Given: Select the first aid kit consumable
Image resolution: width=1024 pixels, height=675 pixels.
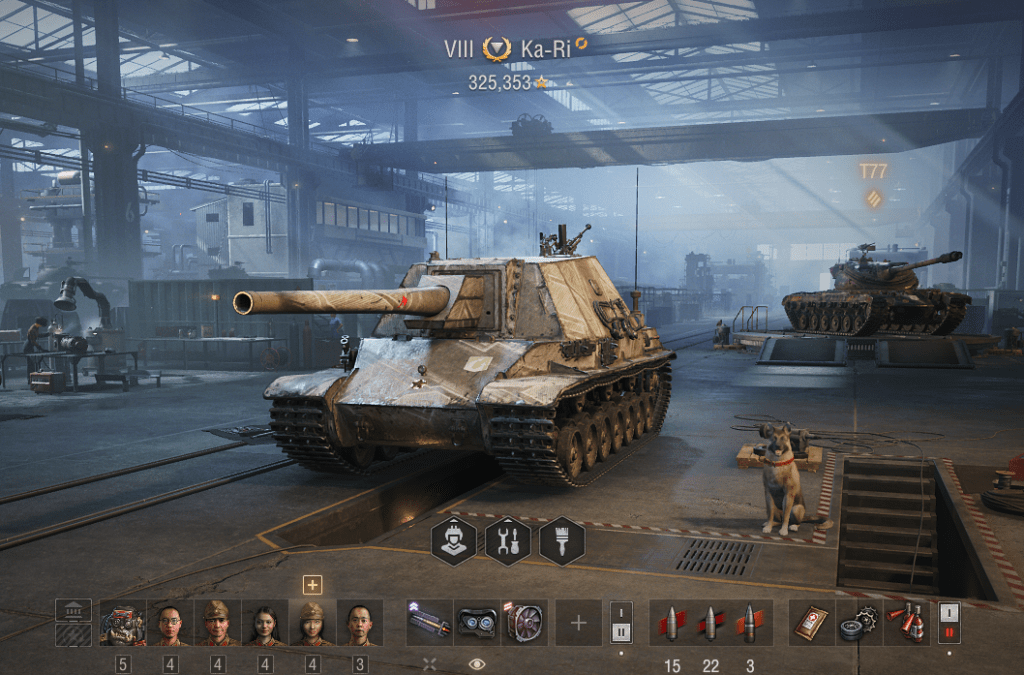Looking at the screenshot, I should pyautogui.click(x=811, y=623).
